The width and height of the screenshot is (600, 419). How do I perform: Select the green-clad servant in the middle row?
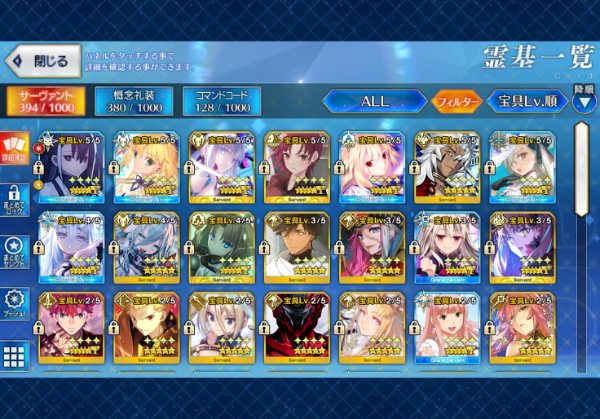(x=220, y=246)
